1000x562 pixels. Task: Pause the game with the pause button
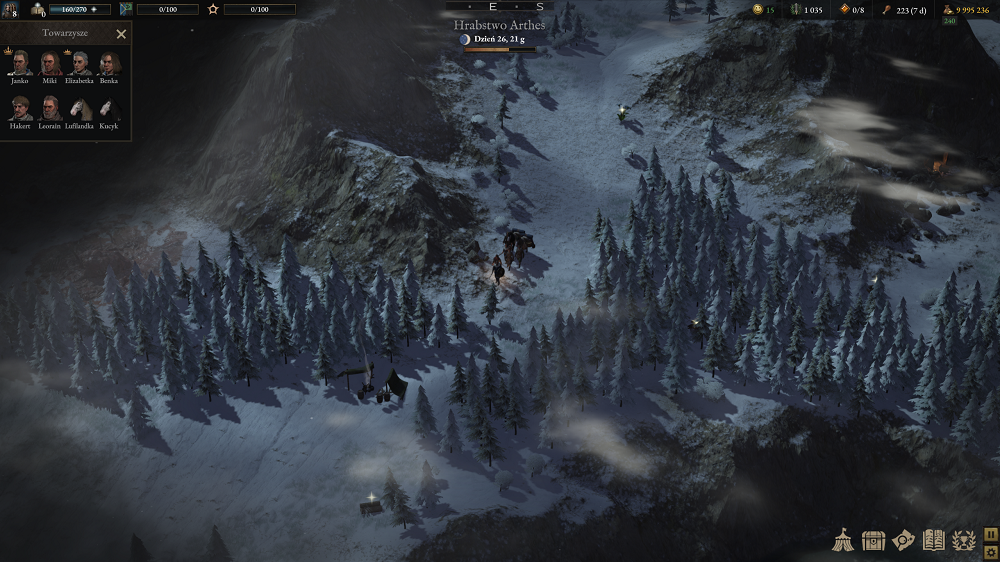click(990, 533)
